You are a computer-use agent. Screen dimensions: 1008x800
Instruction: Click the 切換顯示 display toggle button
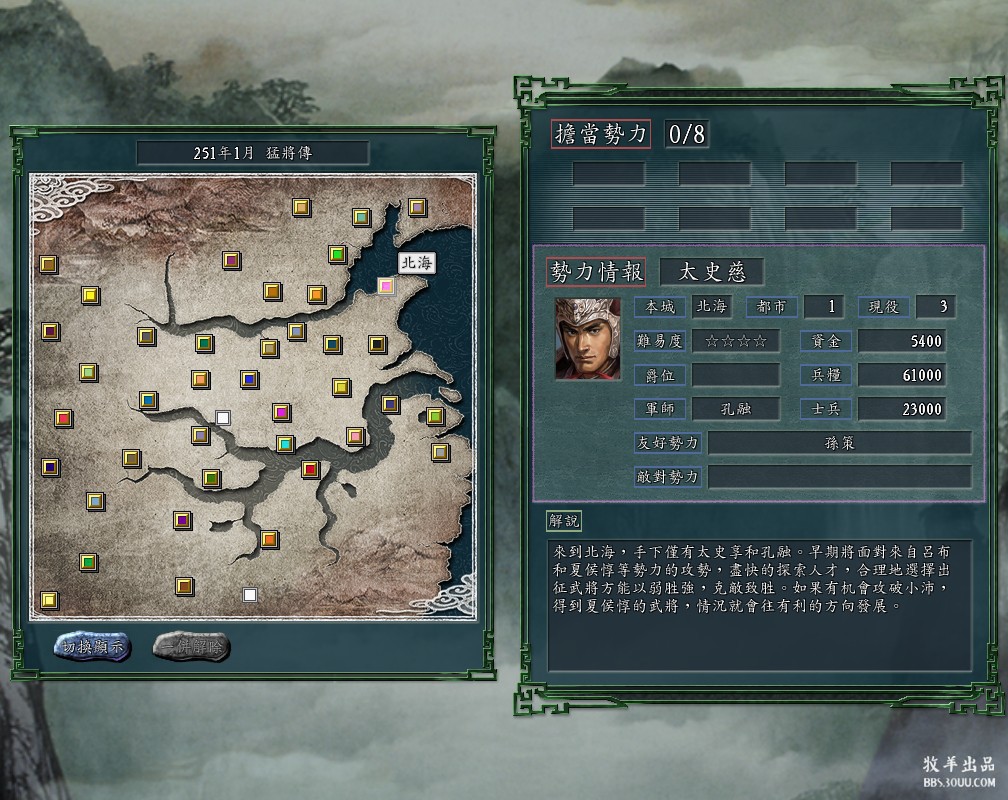tap(92, 647)
